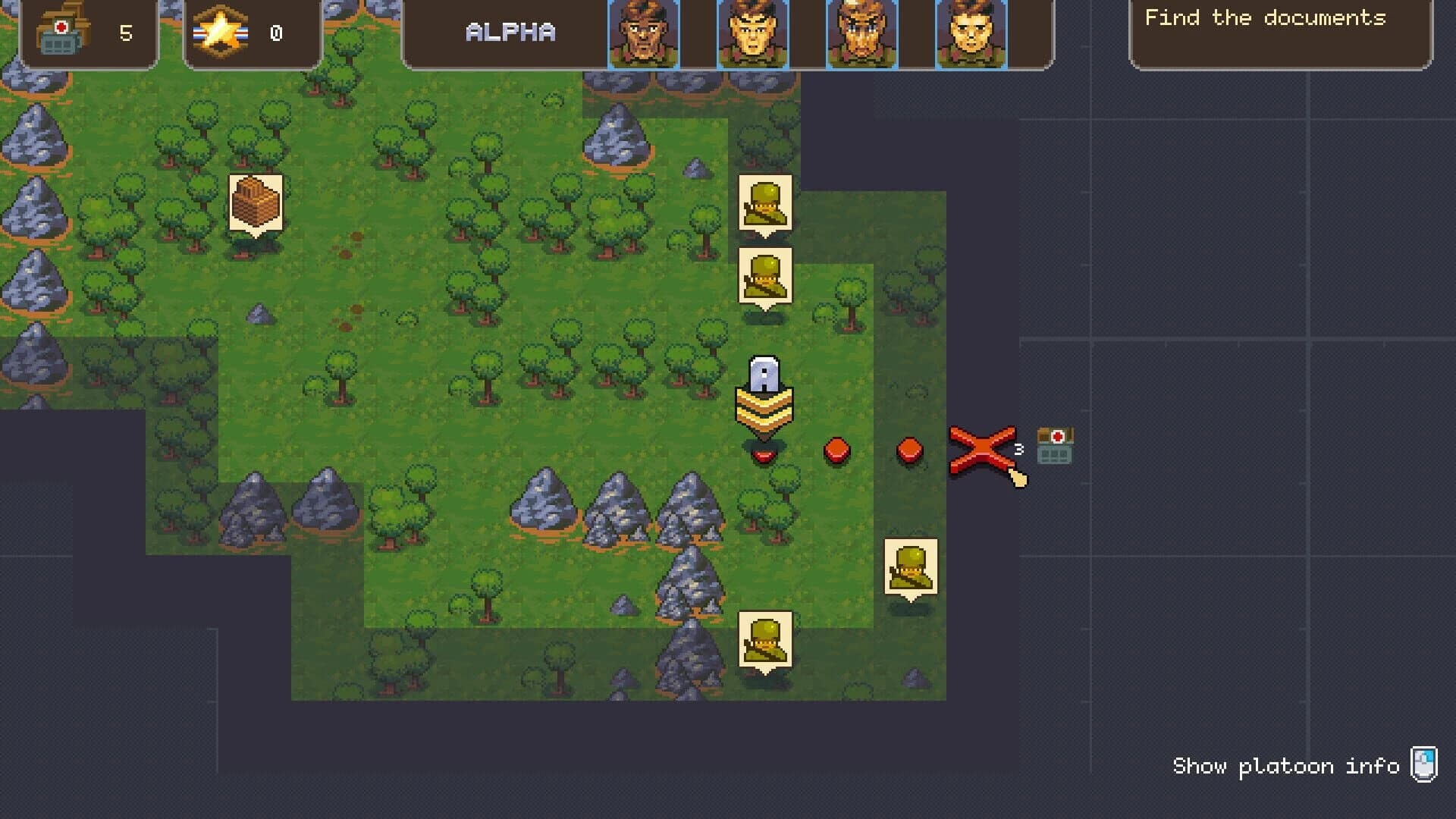The width and height of the screenshot is (1456, 819).
Task: Click a red path dot along the movement route
Action: (836, 451)
